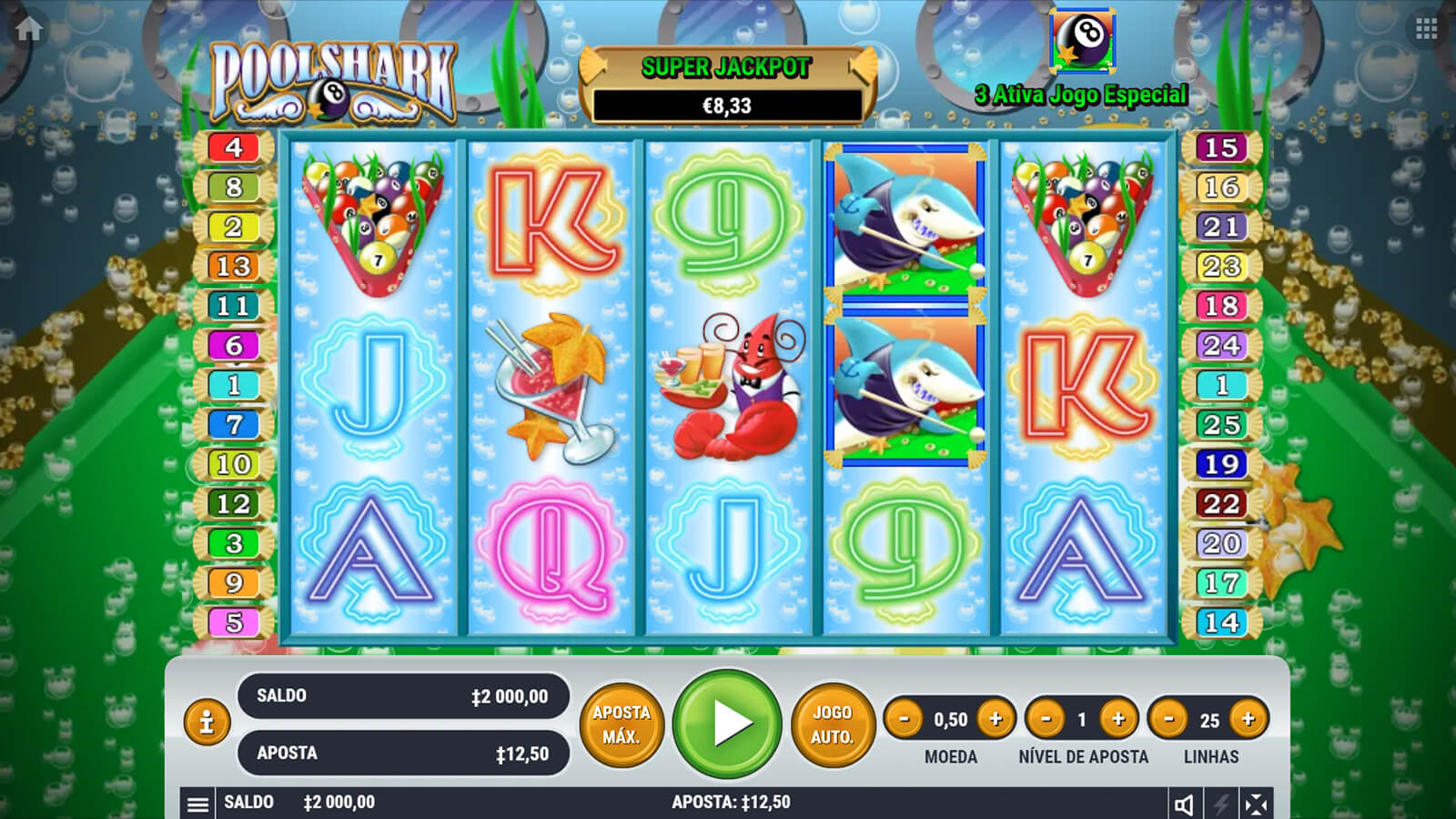Screen dimensions: 1456x819
Task: Raise the Nível de Aposta bet level
Action: pos(1118,719)
